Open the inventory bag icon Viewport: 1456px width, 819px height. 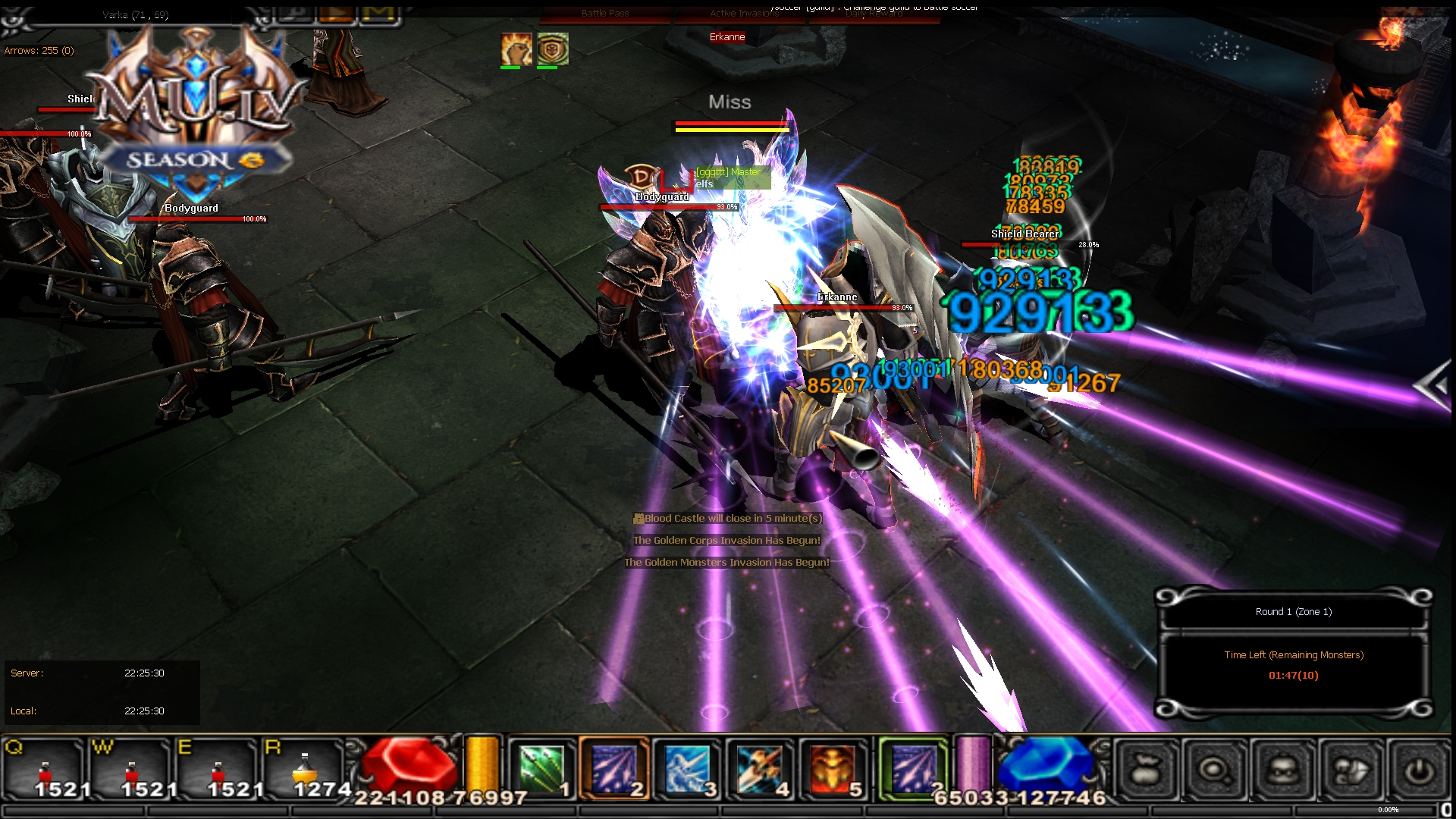[x=1147, y=770]
